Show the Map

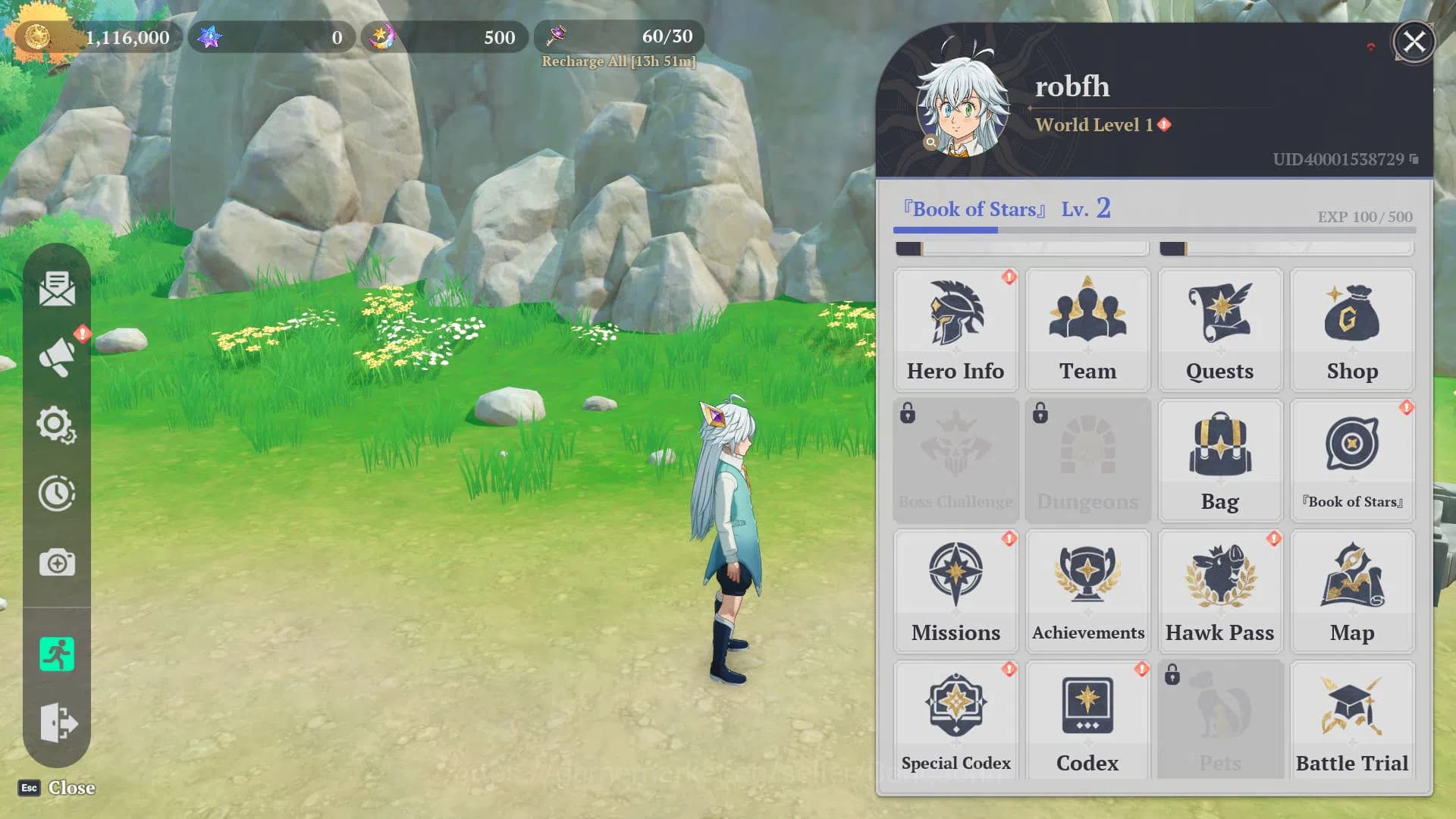pos(1352,591)
